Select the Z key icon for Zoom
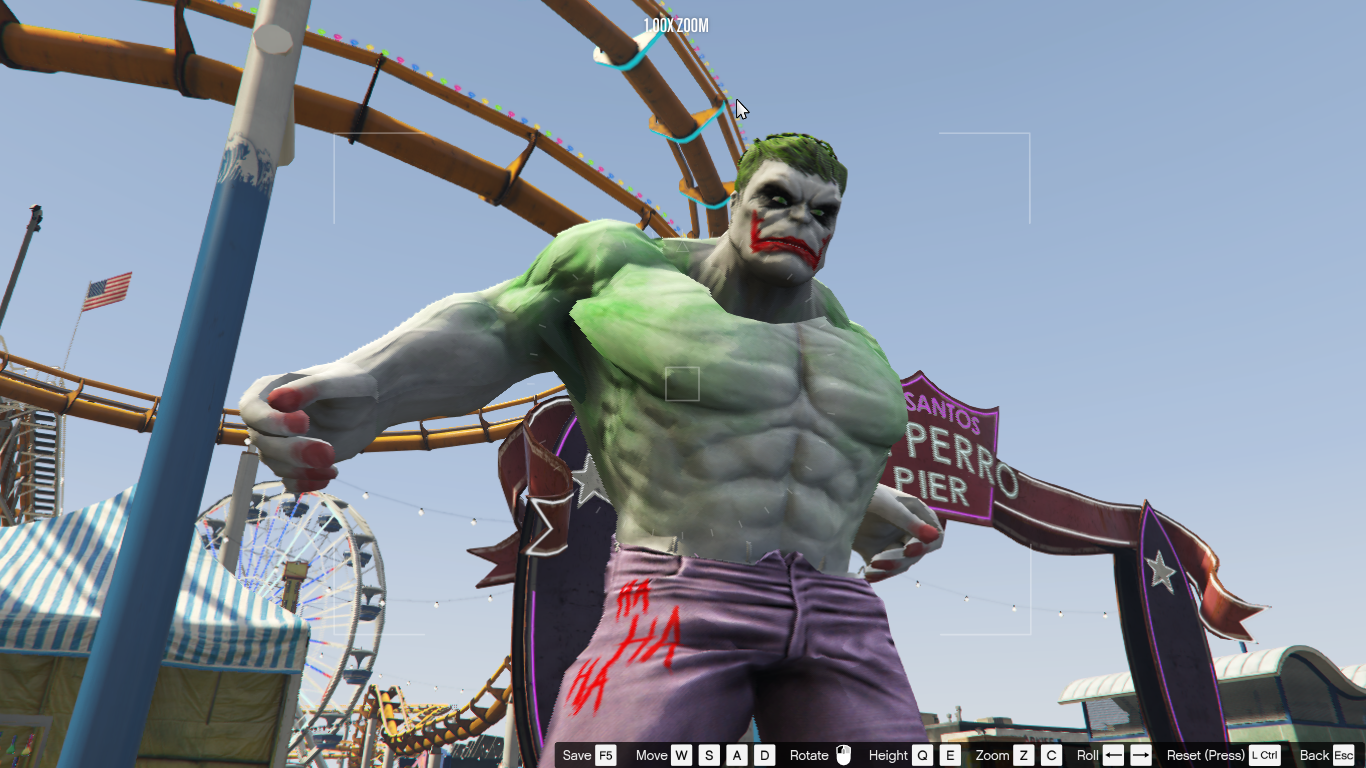 (1023, 755)
